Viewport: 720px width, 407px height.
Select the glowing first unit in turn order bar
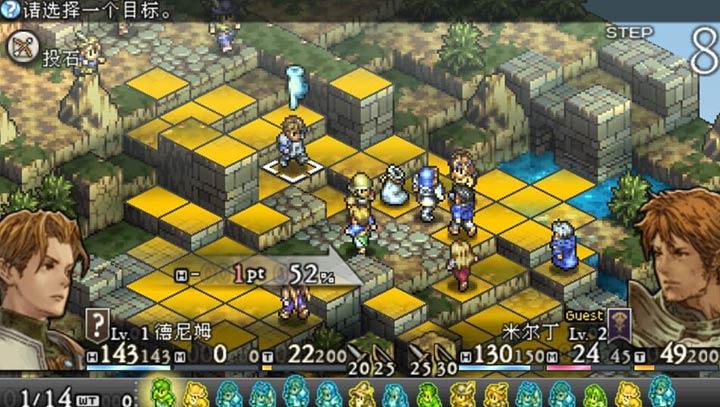tap(161, 392)
